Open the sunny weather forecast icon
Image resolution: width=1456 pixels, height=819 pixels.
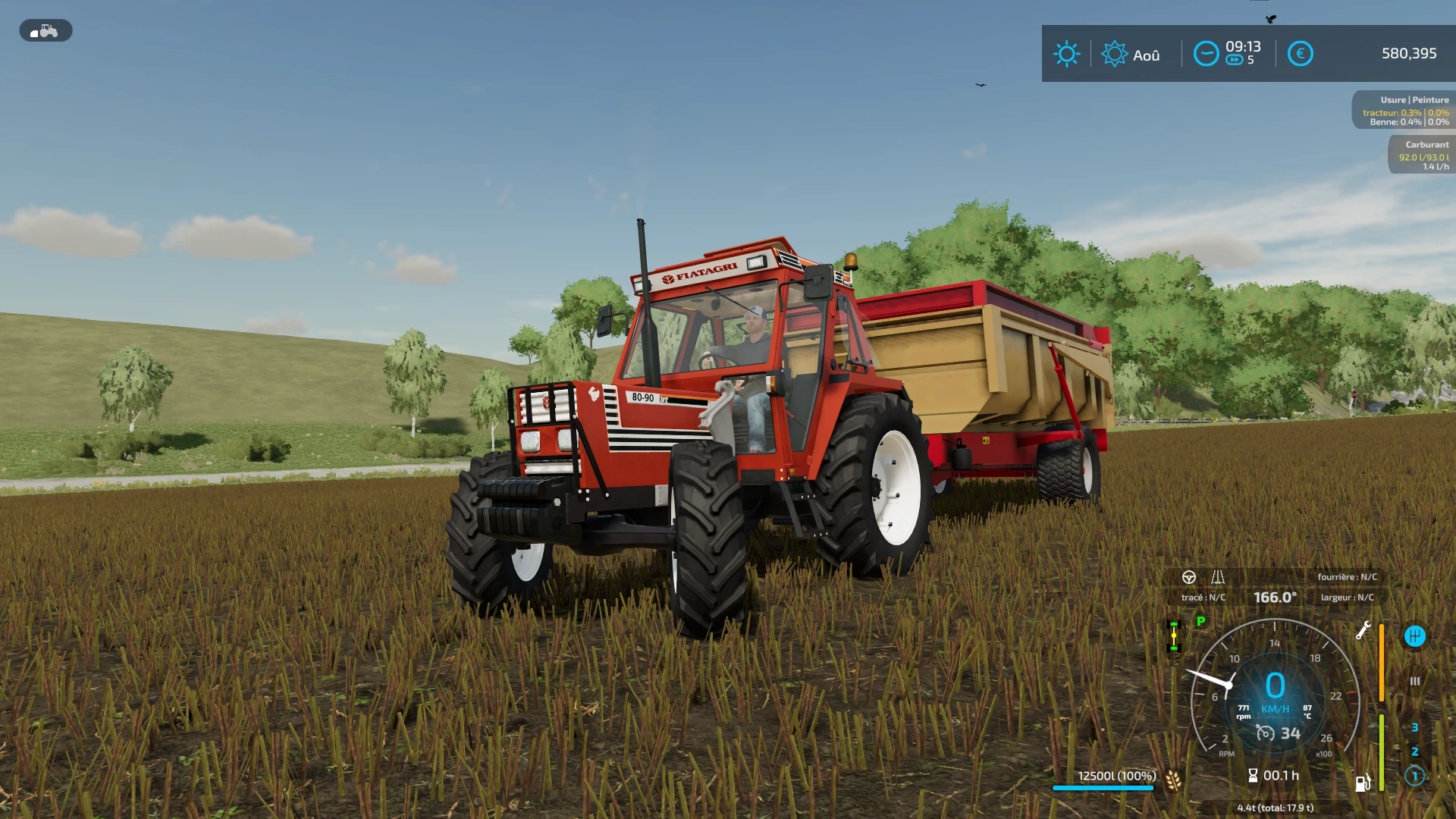tap(1066, 54)
